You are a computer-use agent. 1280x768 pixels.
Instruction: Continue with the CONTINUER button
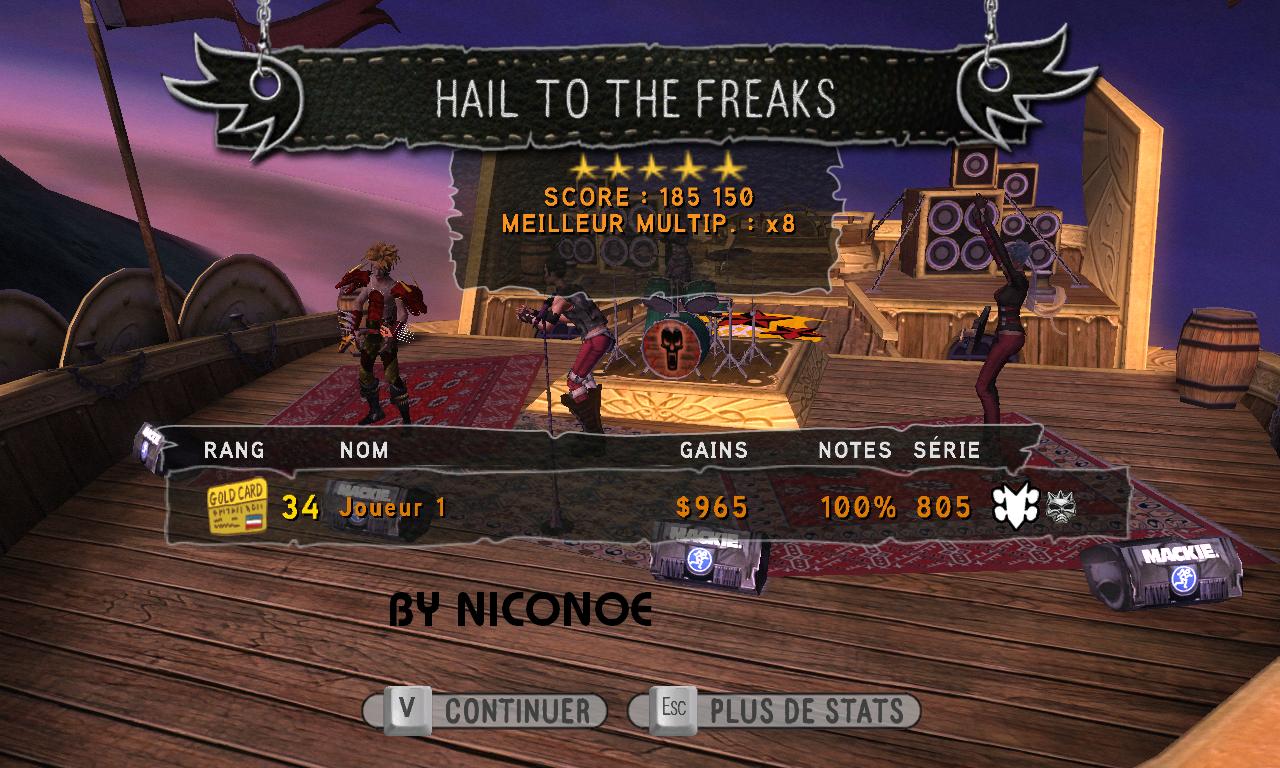[x=486, y=711]
